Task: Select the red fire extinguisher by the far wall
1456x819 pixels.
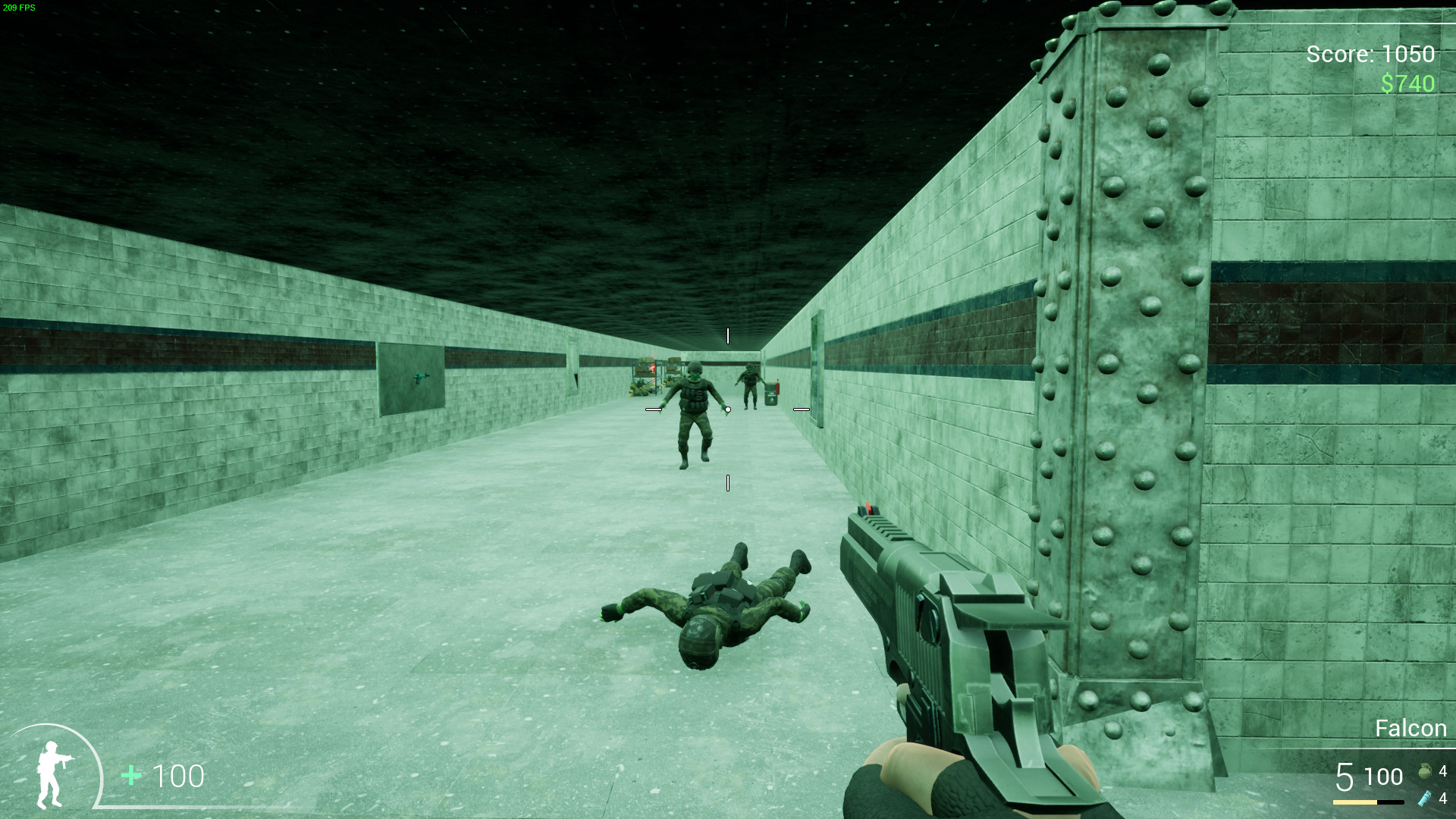Action: point(777,387)
